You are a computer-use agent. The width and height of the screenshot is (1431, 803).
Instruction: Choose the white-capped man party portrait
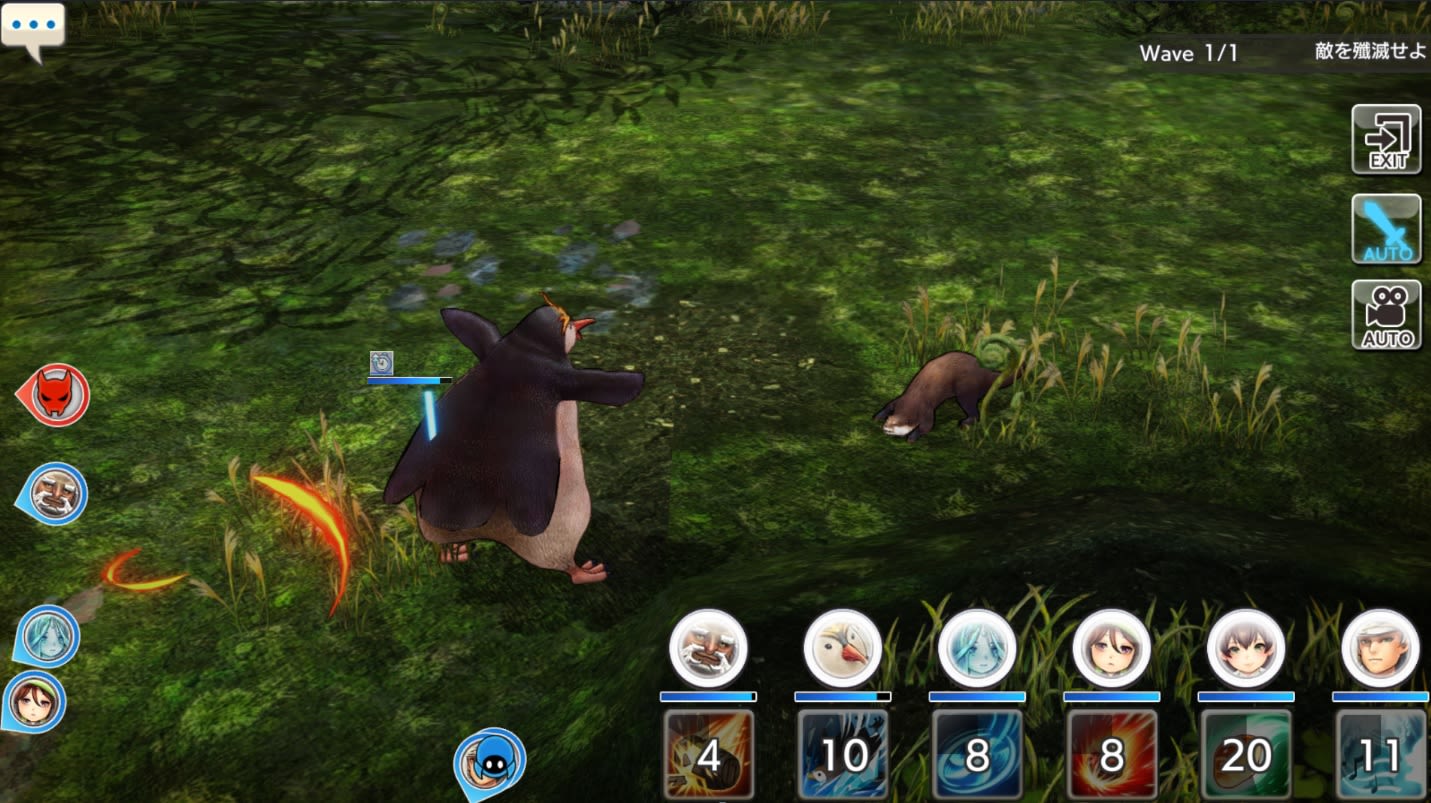pos(1380,648)
